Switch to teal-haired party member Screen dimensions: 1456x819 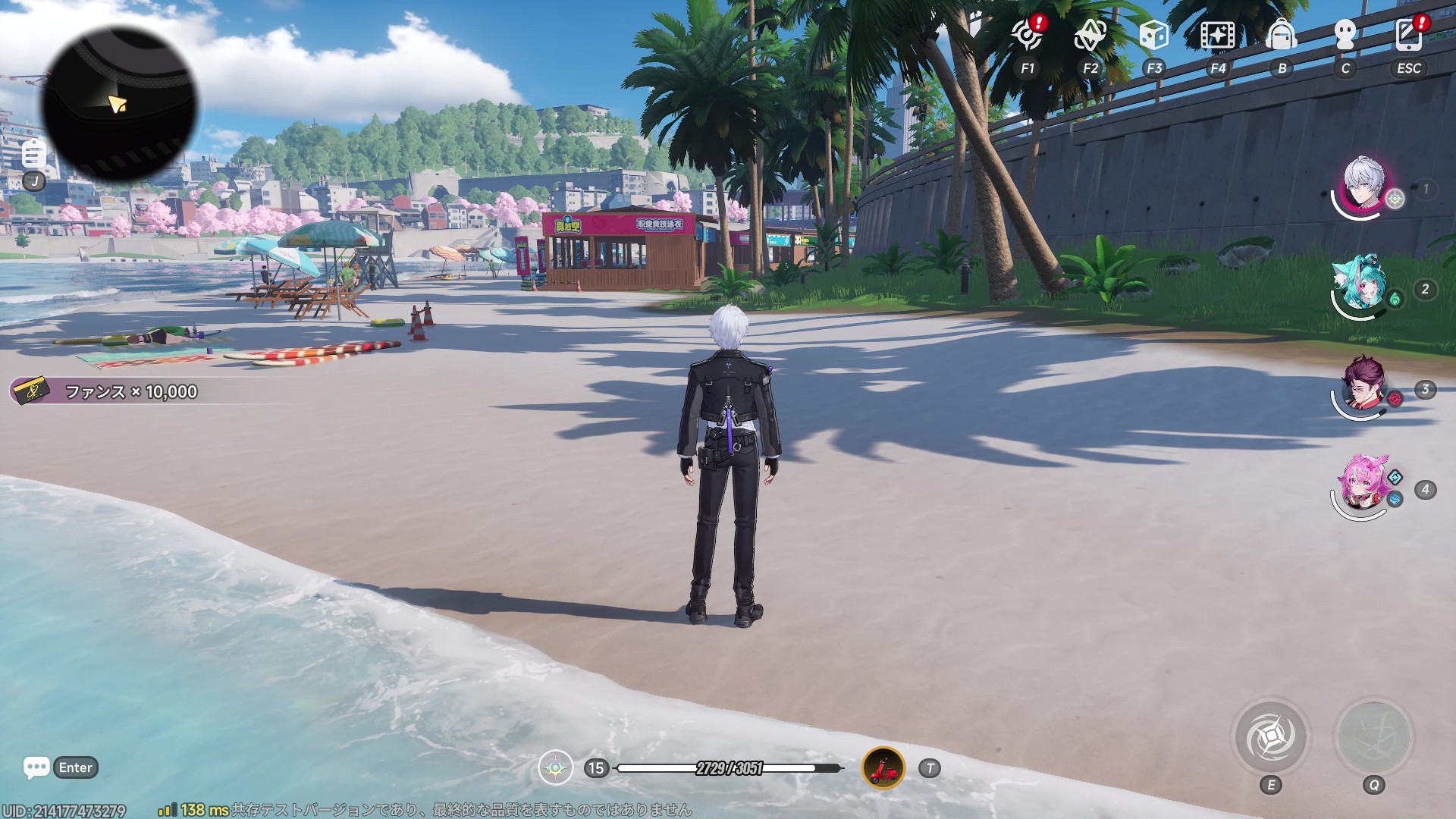[1363, 286]
